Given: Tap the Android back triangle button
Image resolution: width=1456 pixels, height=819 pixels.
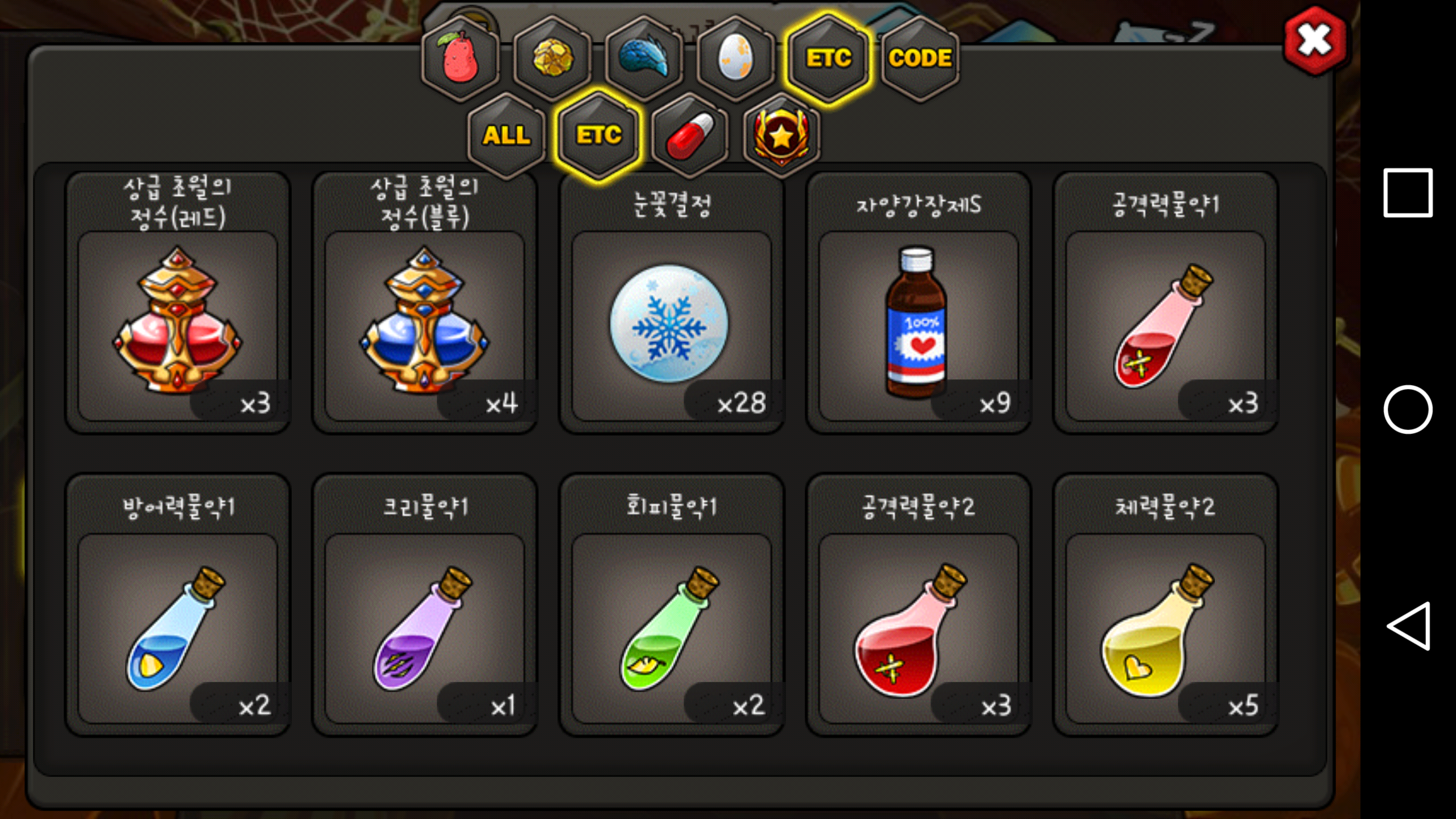Looking at the screenshot, I should click(1409, 626).
